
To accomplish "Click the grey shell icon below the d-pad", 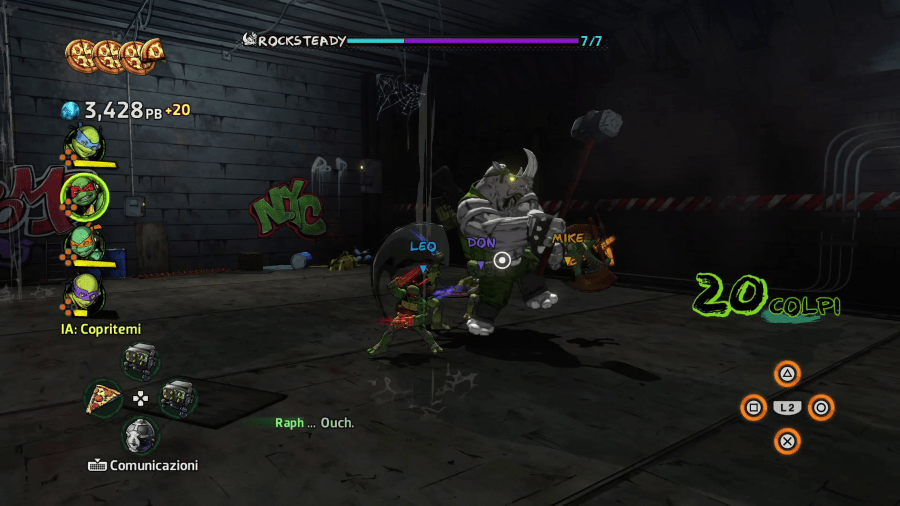I will tap(141, 434).
